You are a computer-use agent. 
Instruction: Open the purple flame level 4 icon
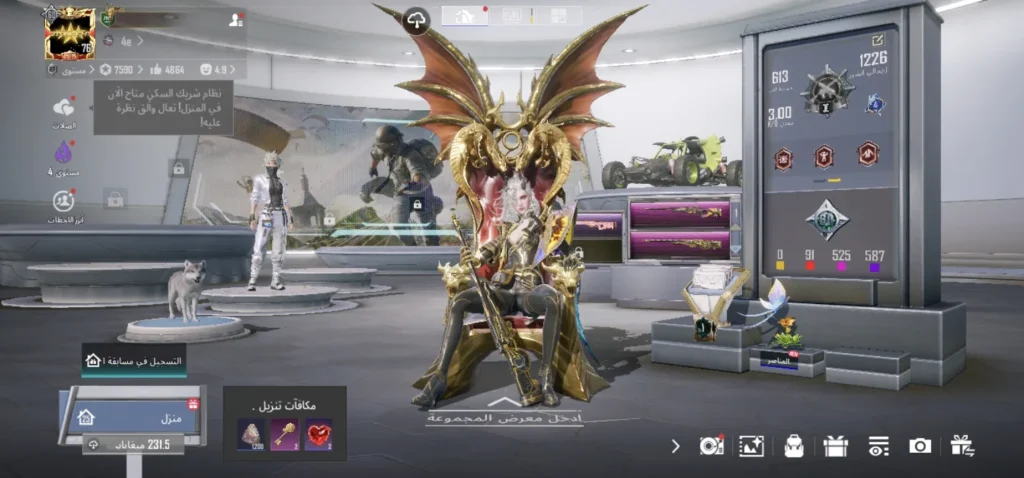(64, 153)
